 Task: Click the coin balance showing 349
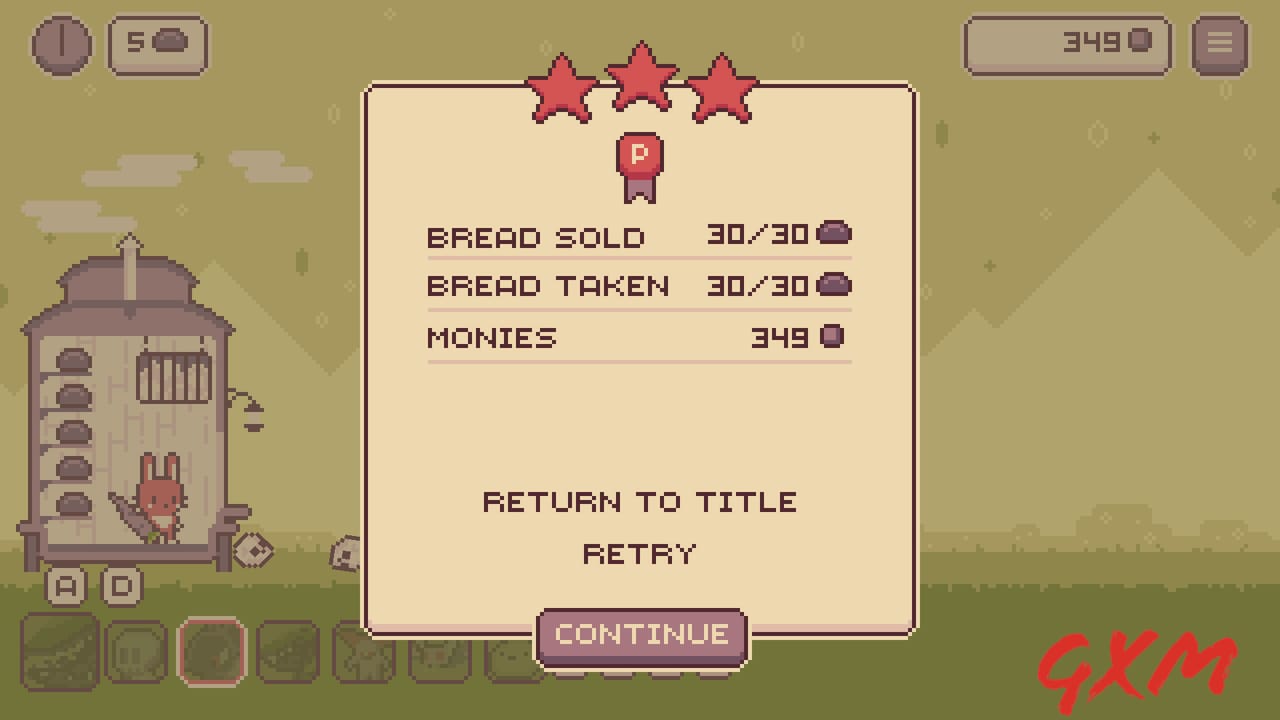[1067, 44]
